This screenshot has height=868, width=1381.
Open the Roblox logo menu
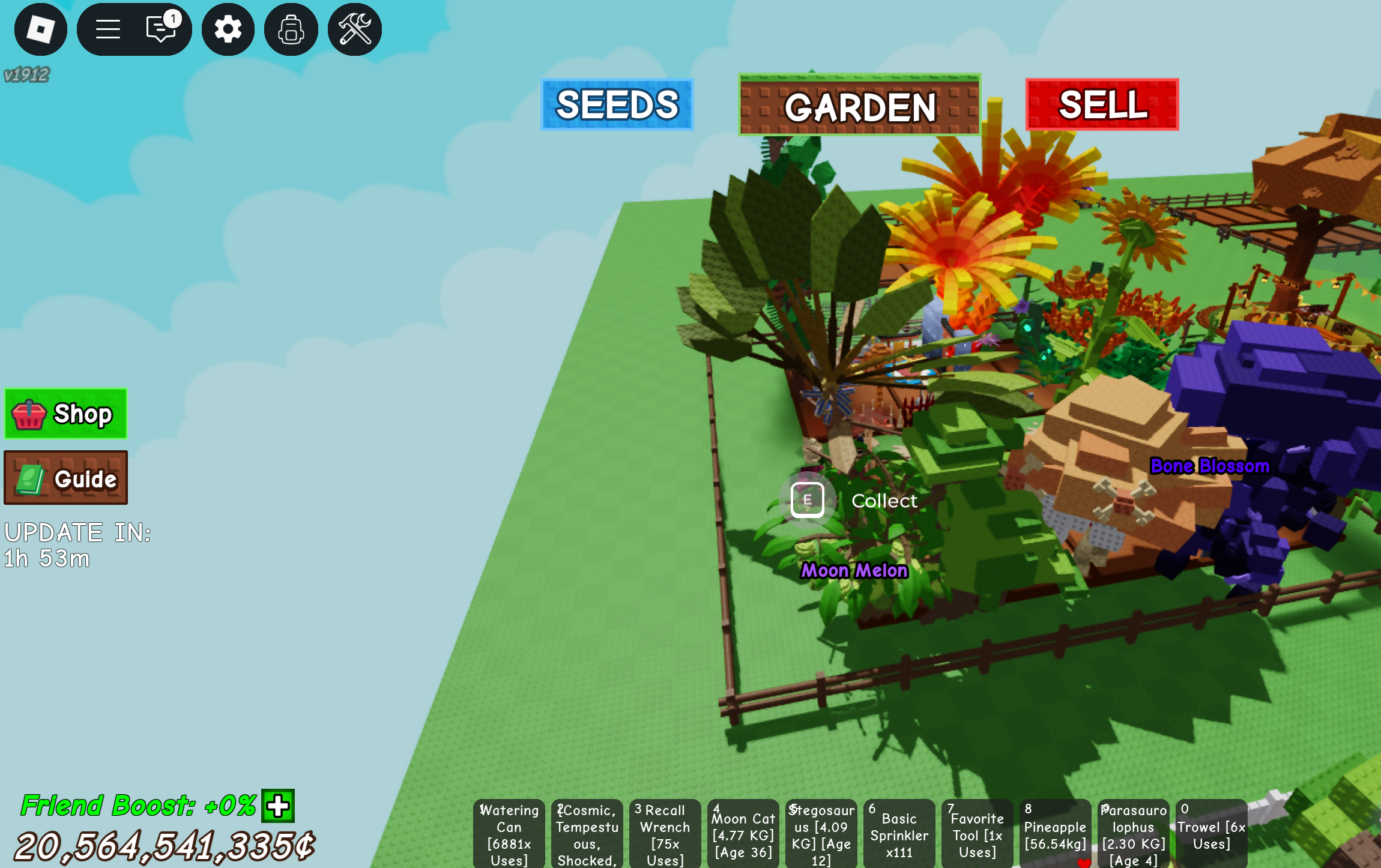[x=40, y=29]
